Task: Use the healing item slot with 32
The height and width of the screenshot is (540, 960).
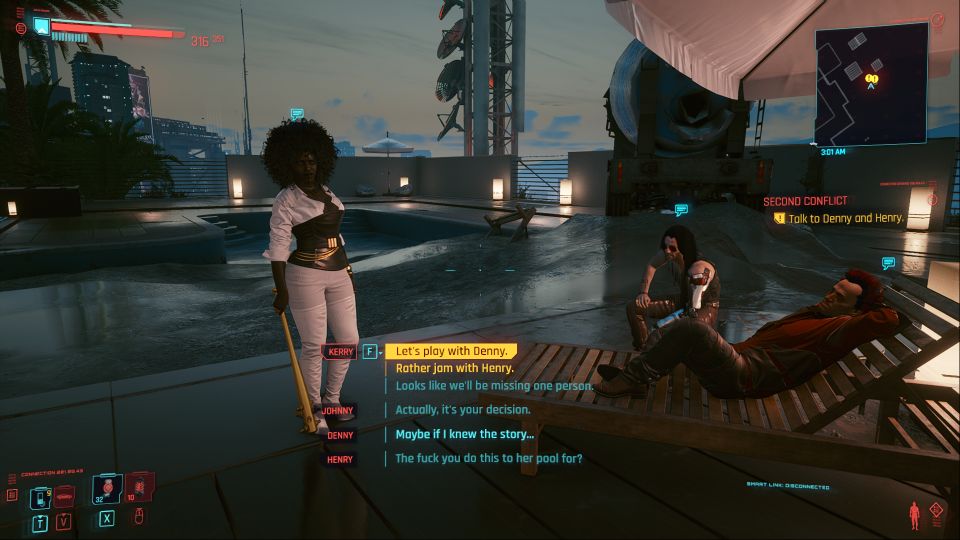Action: [109, 491]
